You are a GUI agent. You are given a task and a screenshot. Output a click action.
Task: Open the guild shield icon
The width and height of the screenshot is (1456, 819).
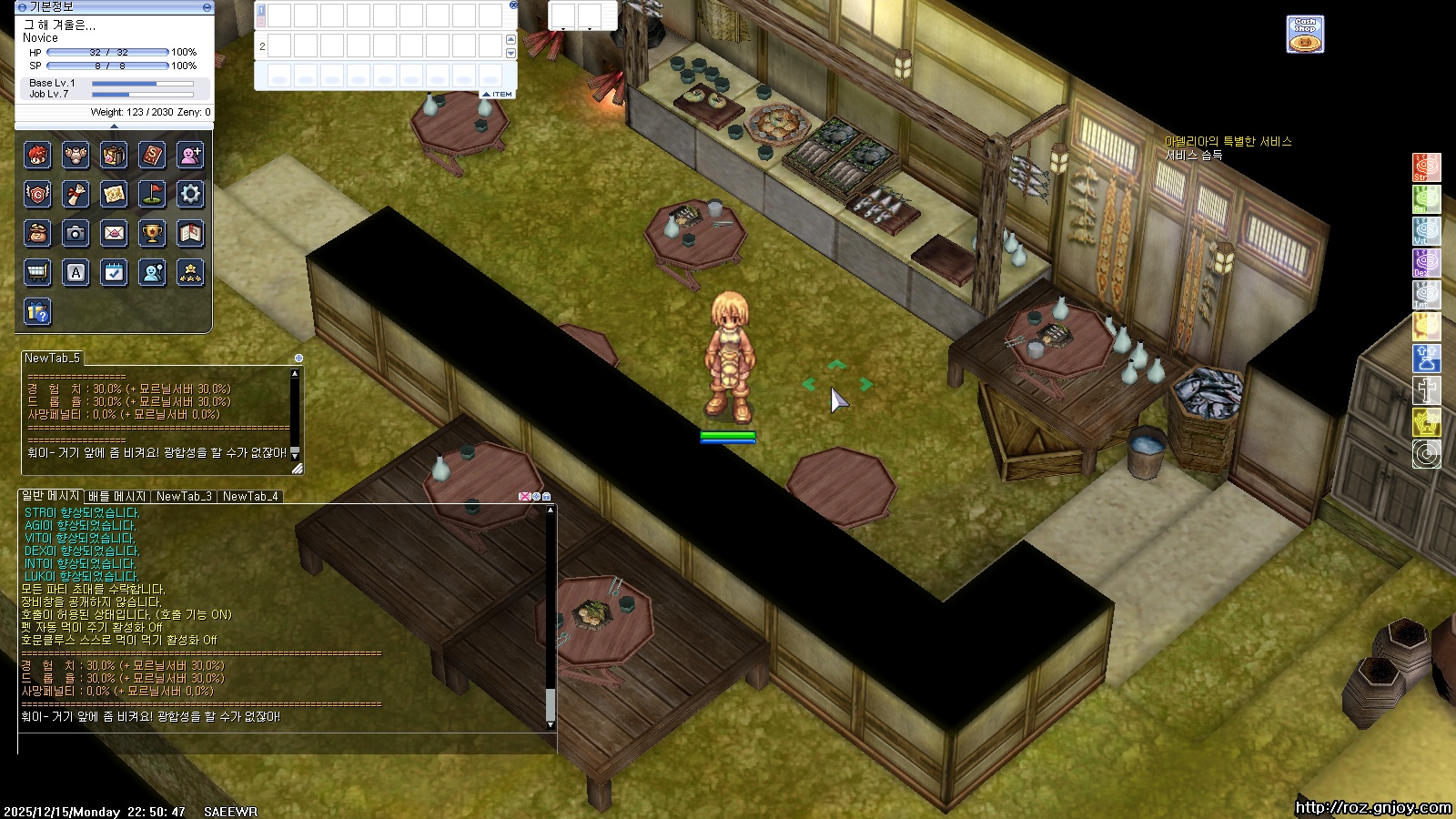click(x=37, y=194)
